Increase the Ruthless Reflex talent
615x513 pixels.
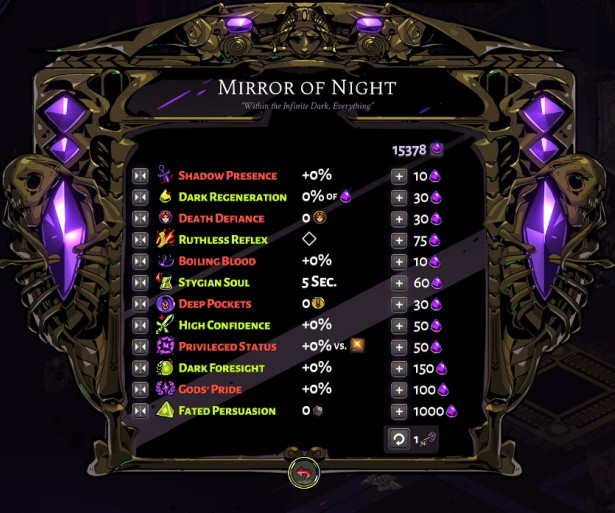(399, 240)
